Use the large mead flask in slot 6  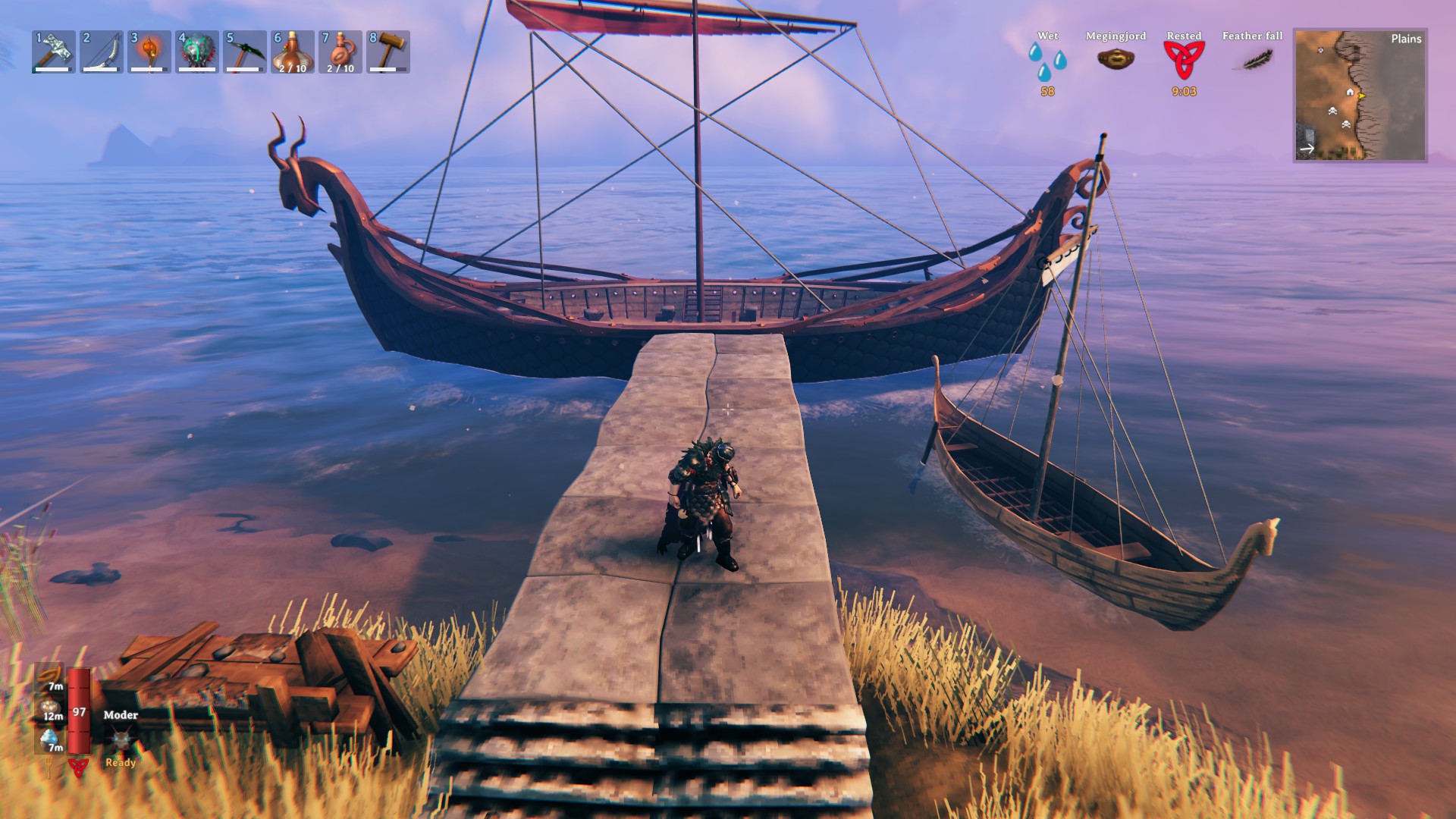[292, 52]
